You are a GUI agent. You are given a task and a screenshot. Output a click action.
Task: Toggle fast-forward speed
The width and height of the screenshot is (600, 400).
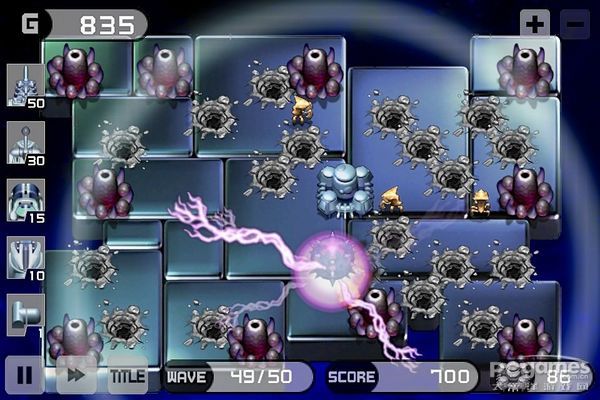(76, 376)
